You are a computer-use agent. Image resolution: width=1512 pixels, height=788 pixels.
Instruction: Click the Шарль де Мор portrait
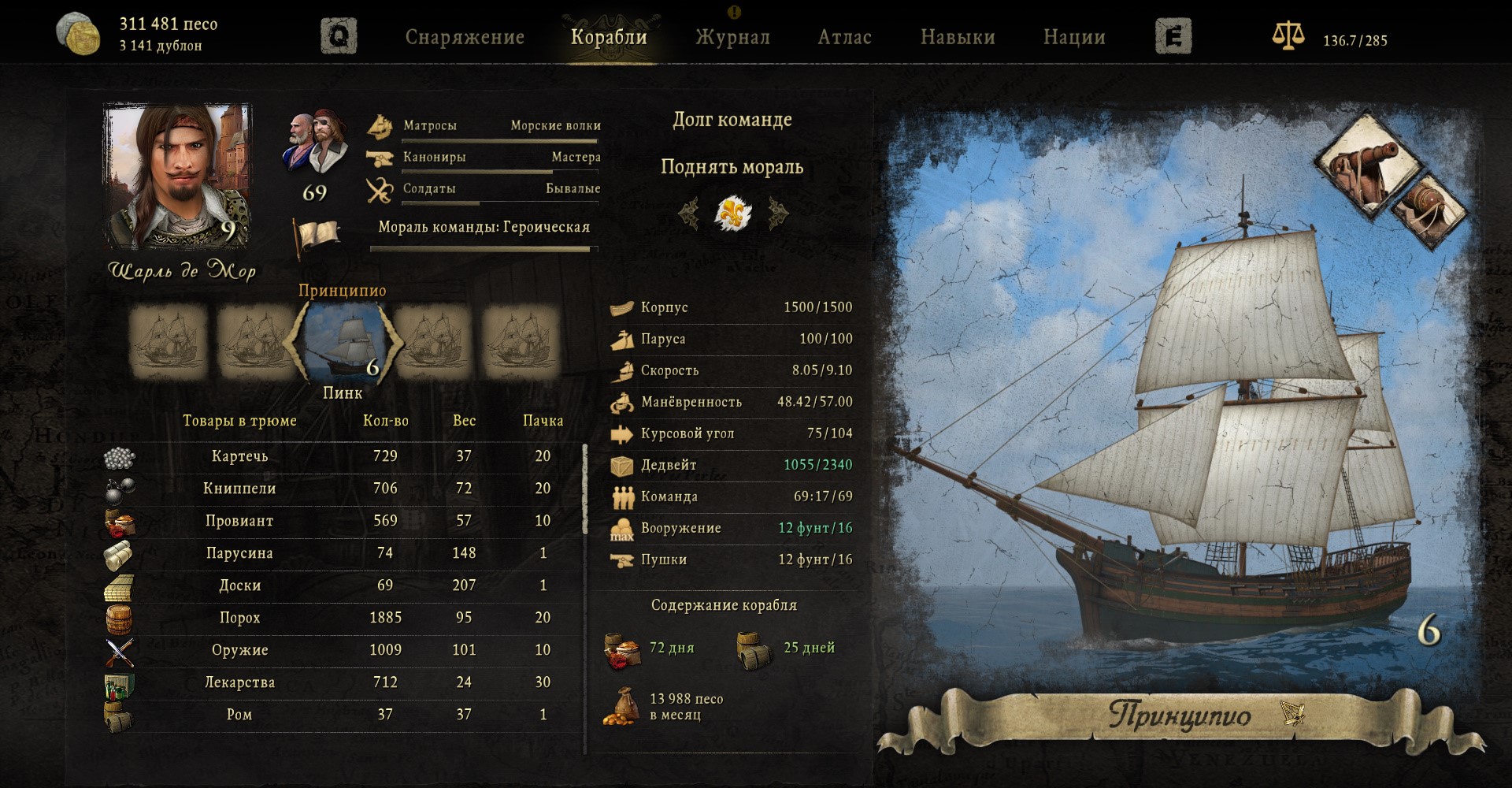coord(178,177)
